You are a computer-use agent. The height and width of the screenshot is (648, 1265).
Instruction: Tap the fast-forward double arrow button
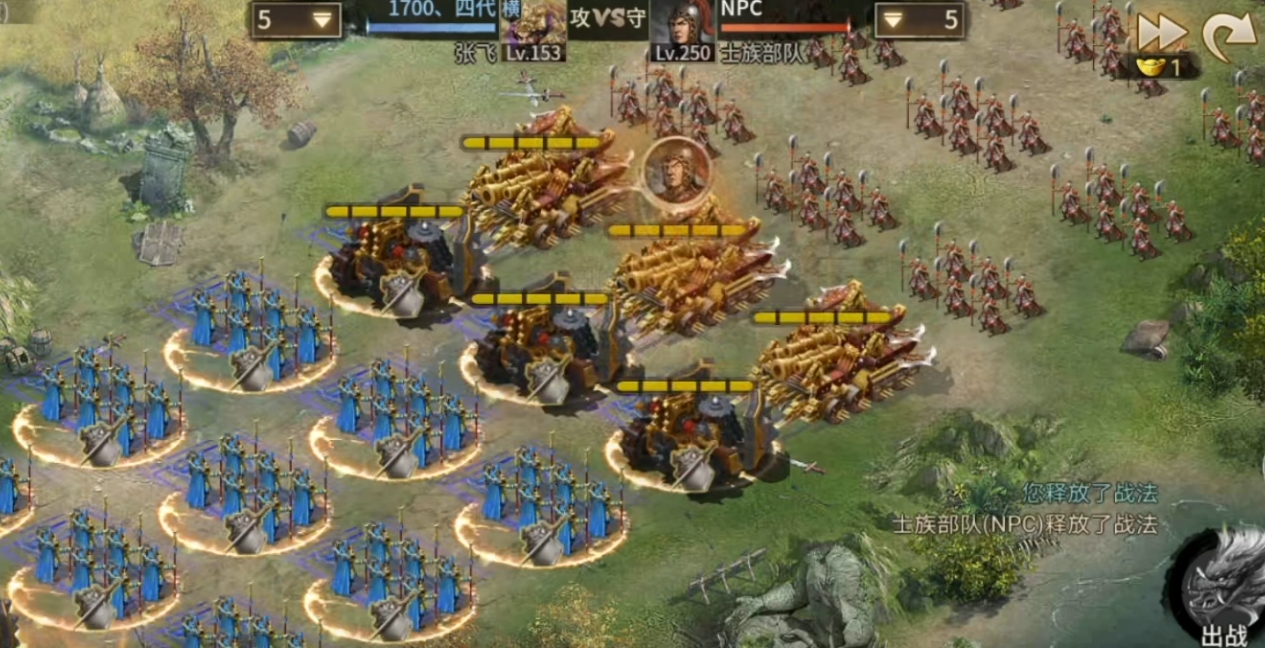(x=1161, y=33)
